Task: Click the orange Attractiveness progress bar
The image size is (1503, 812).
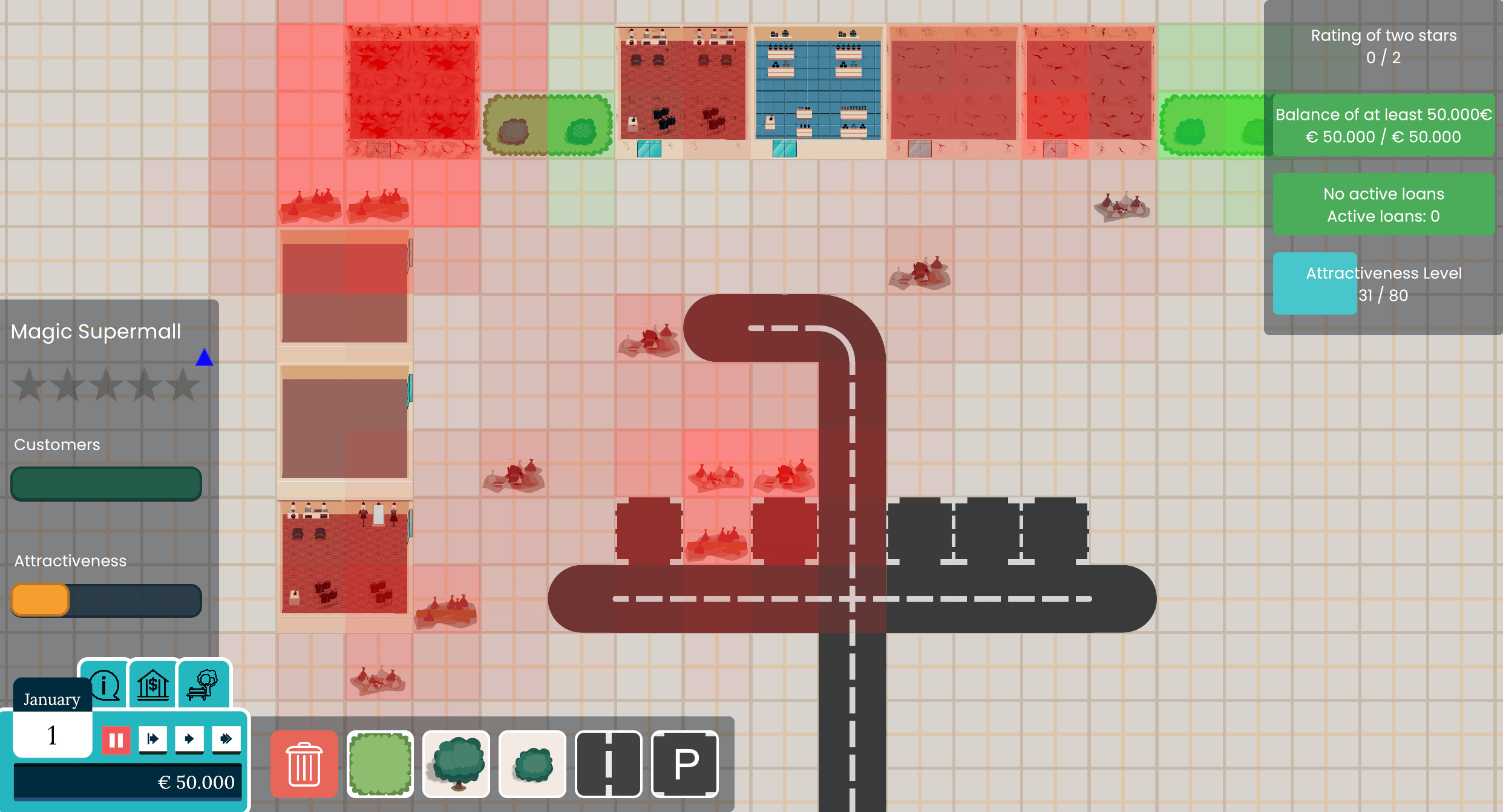Action: click(x=40, y=600)
